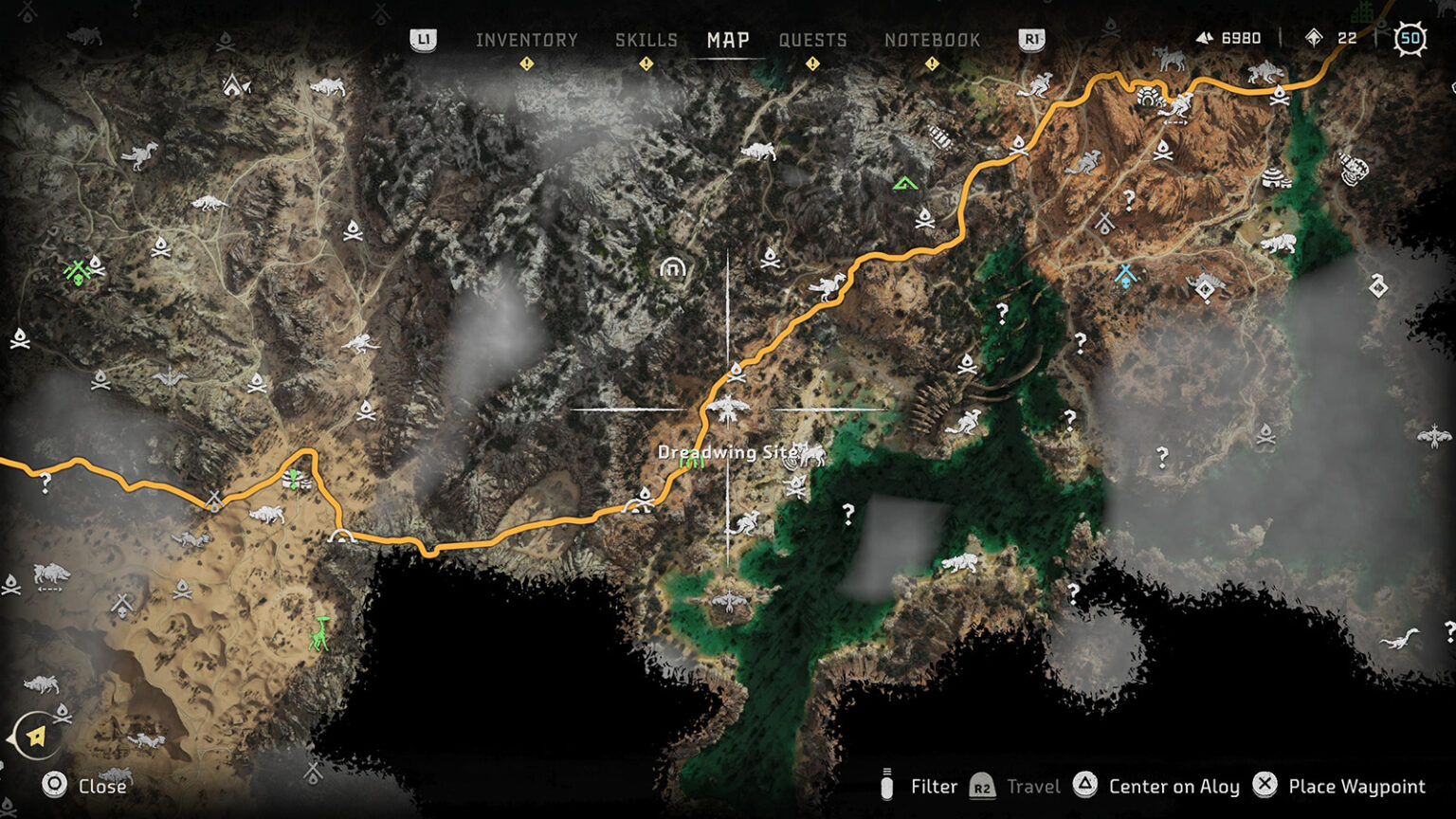Select the green crossed-tools icon far west

point(78,269)
